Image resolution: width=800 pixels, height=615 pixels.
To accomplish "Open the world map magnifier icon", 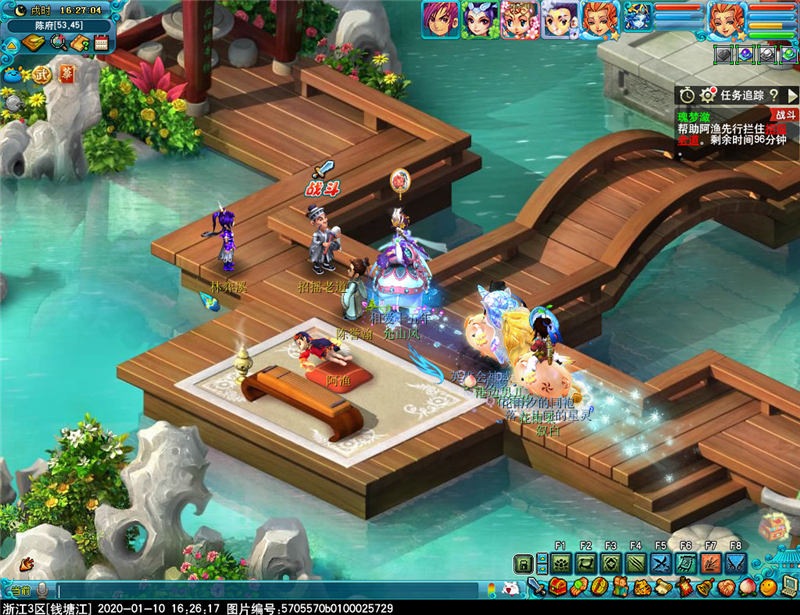I will (x=59, y=43).
